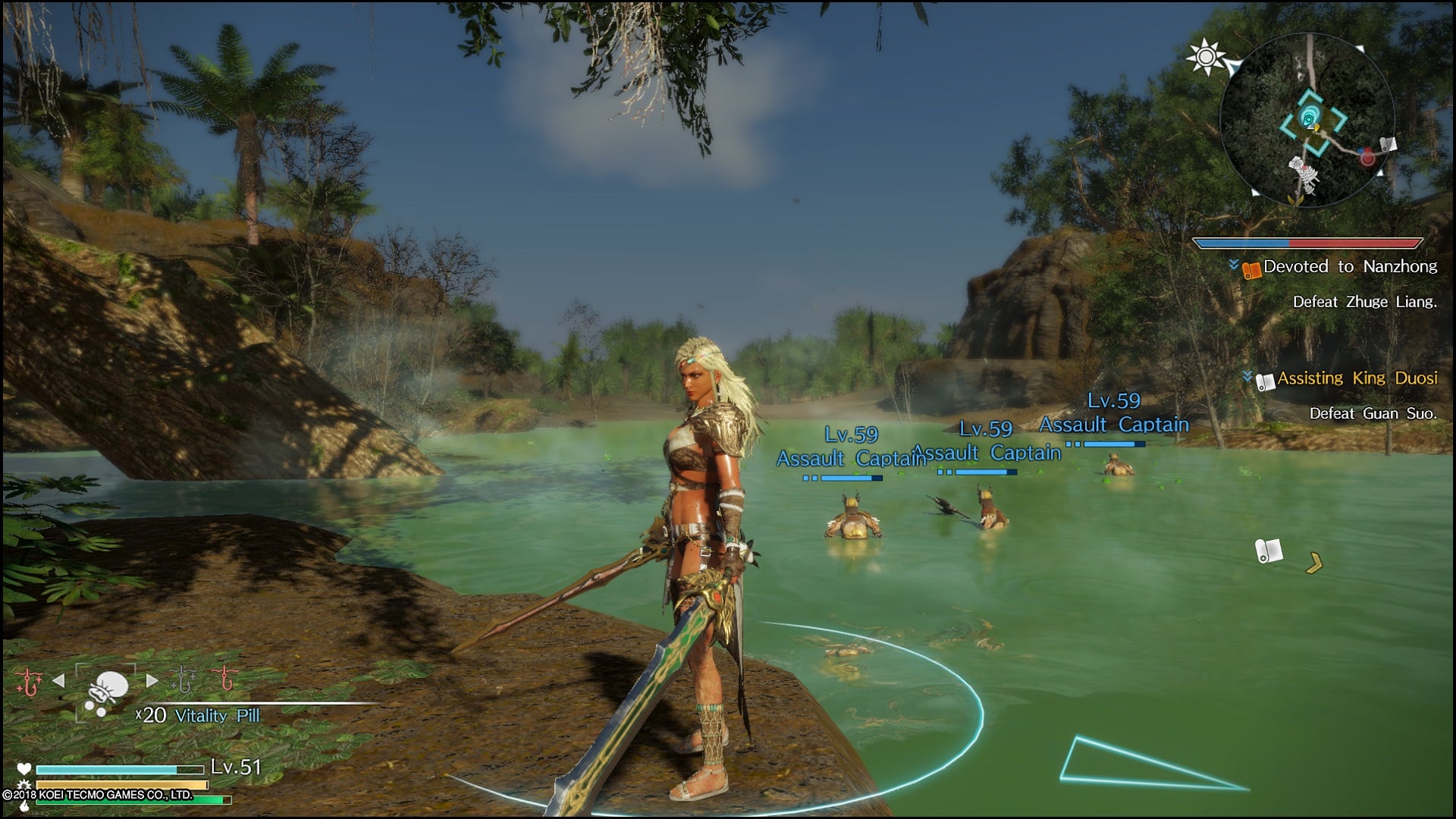
Task: Cycle to the previous item with left arrow
Action: coord(58,680)
